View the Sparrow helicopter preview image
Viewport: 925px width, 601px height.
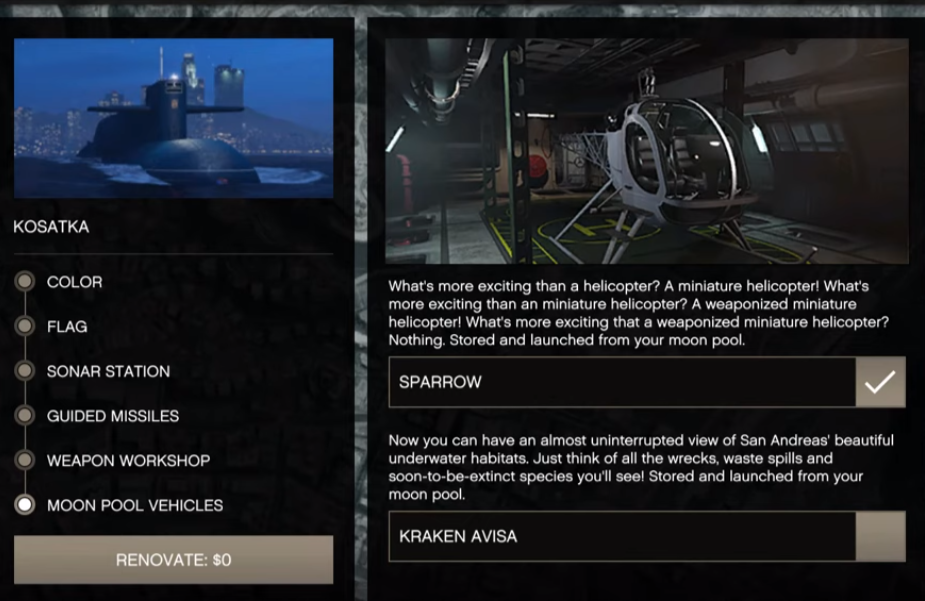646,151
